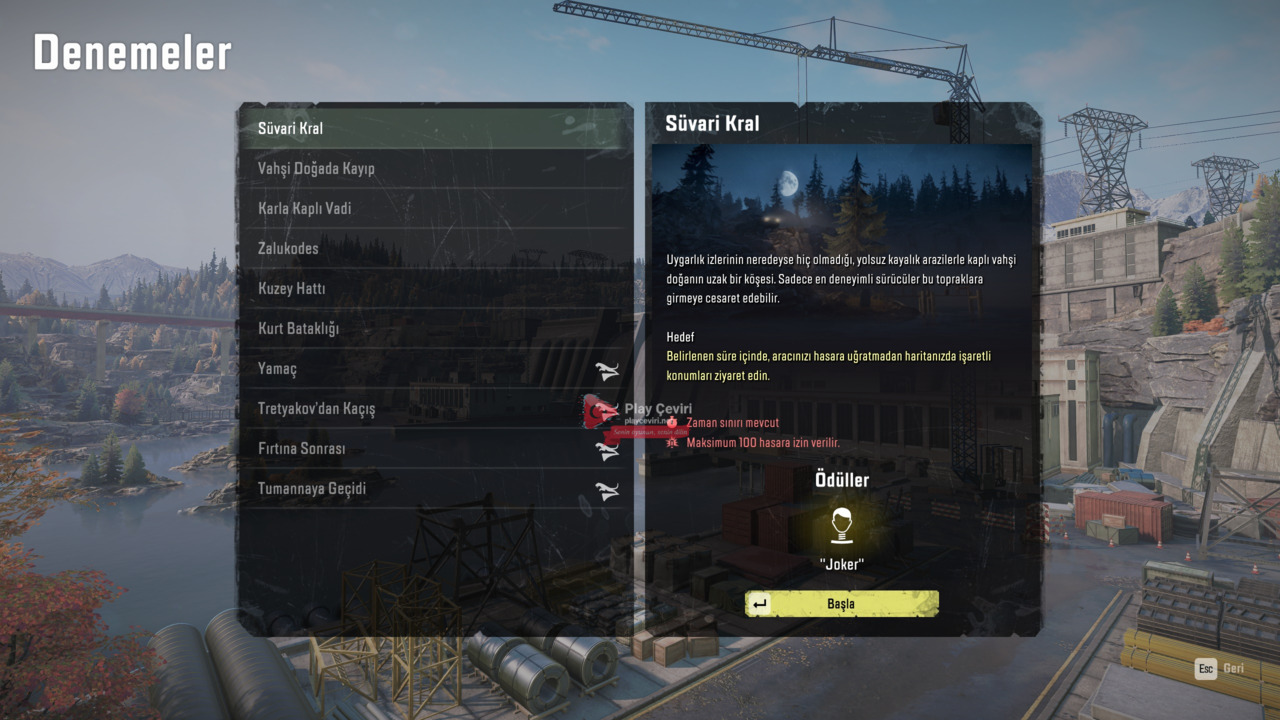Select the Yamaç trial row
Viewport: 1280px width, 720px height.
pos(435,368)
